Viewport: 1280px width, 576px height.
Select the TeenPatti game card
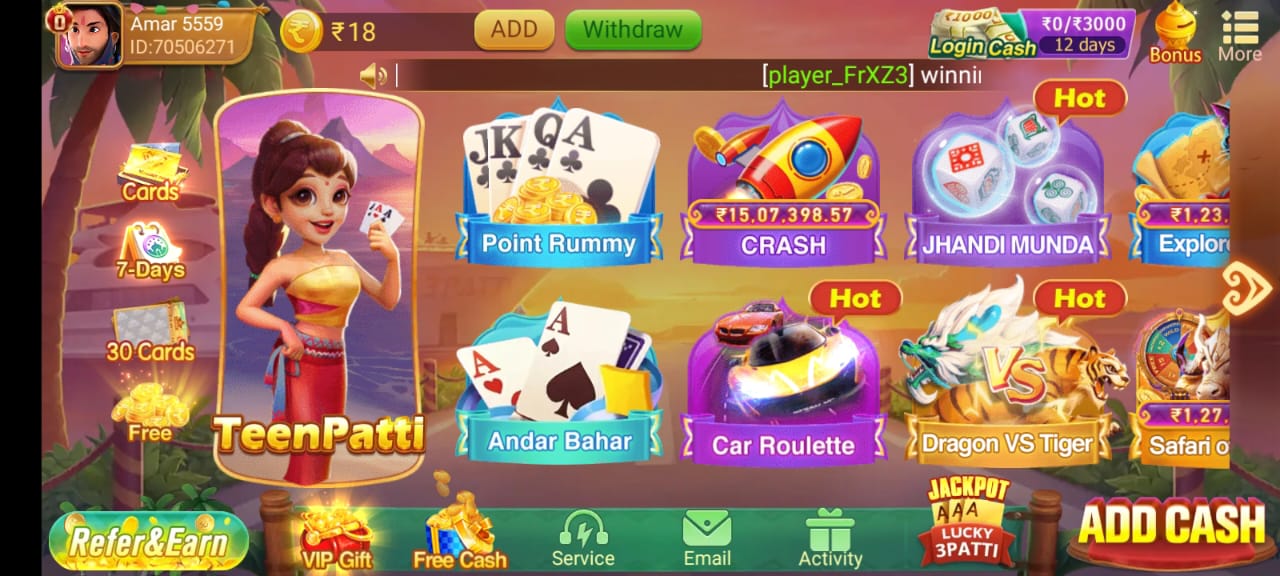[x=319, y=290]
